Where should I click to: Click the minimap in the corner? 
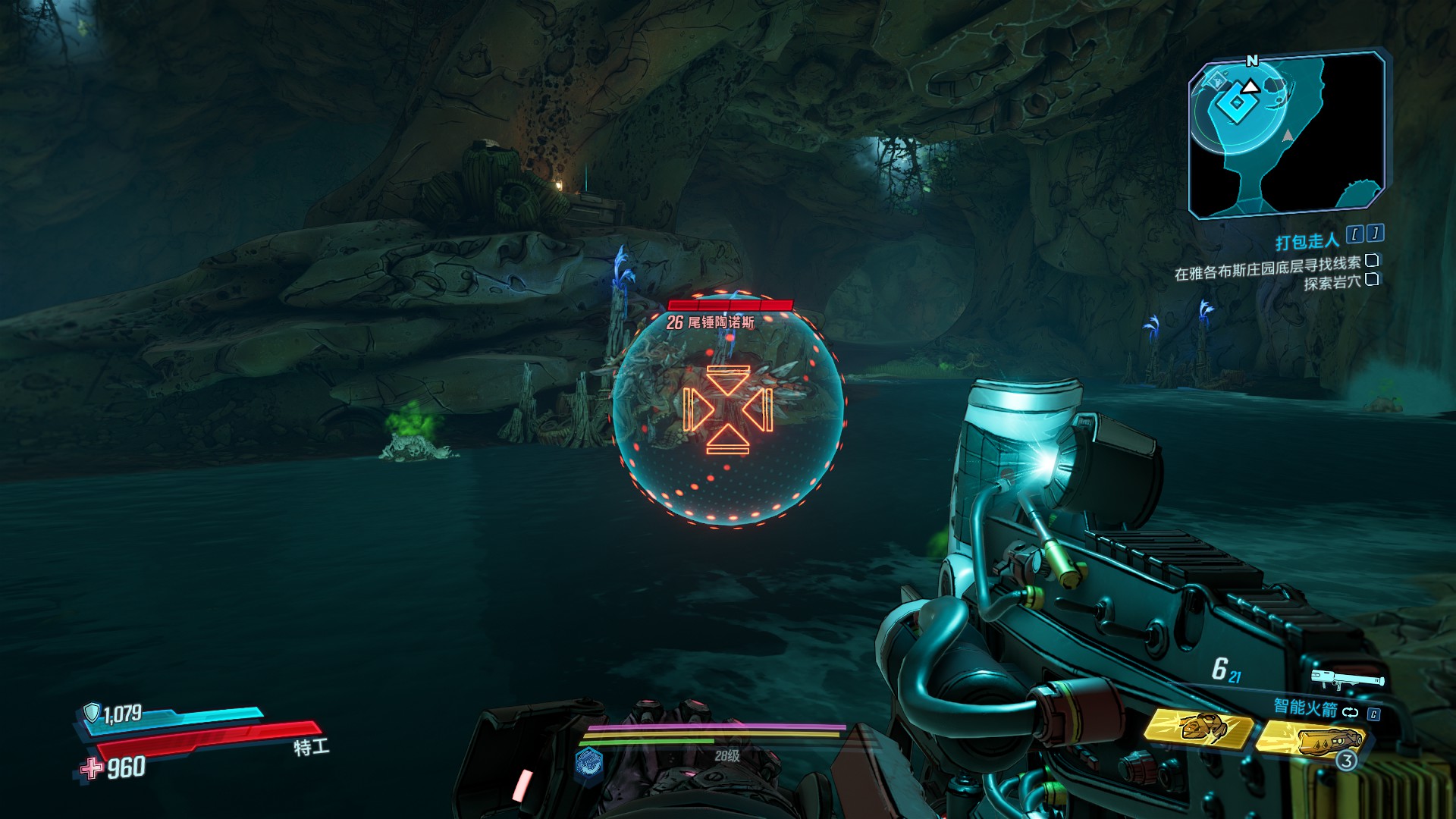click(1286, 135)
